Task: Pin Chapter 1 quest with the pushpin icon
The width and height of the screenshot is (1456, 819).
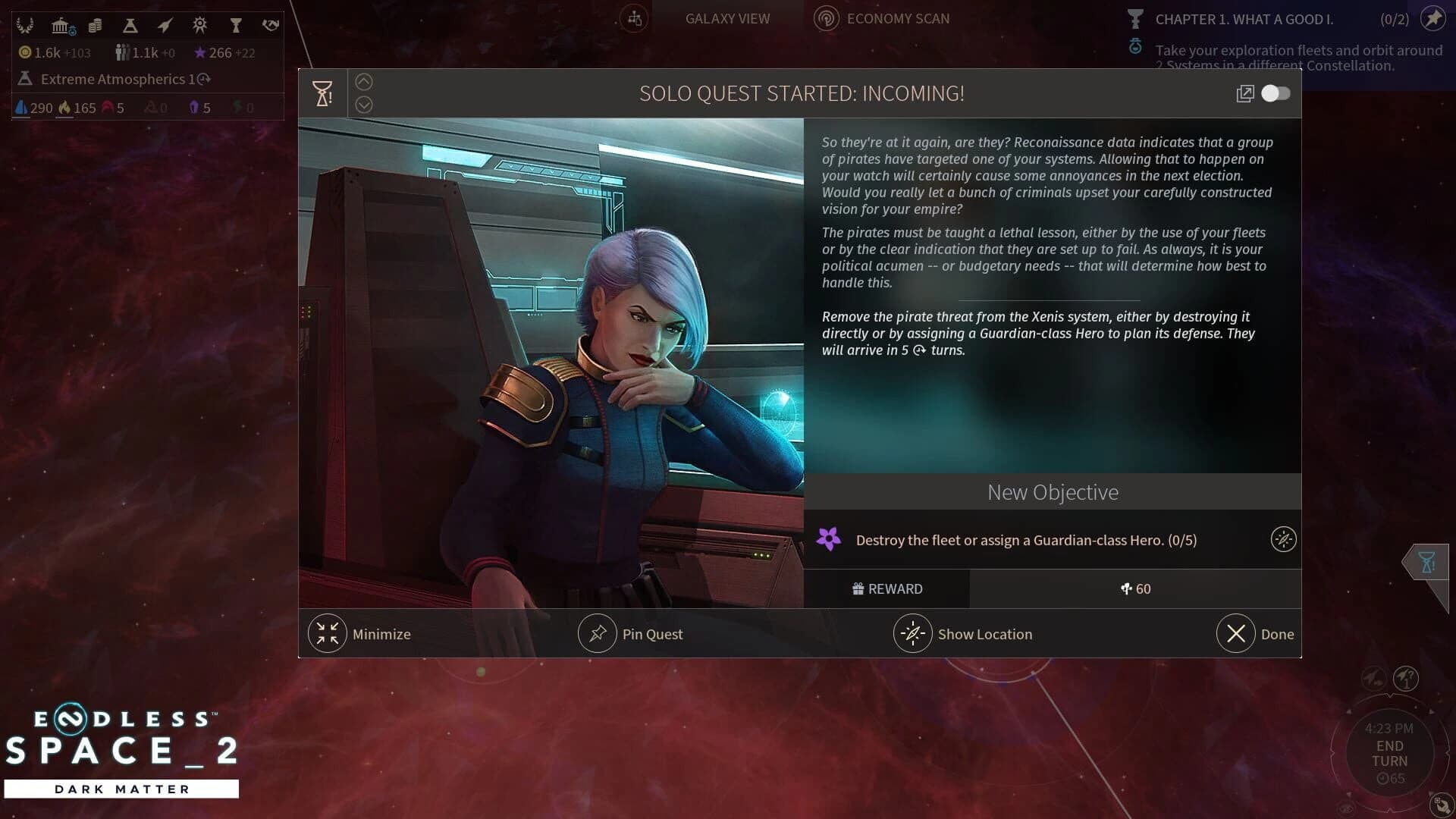Action: (1433, 19)
